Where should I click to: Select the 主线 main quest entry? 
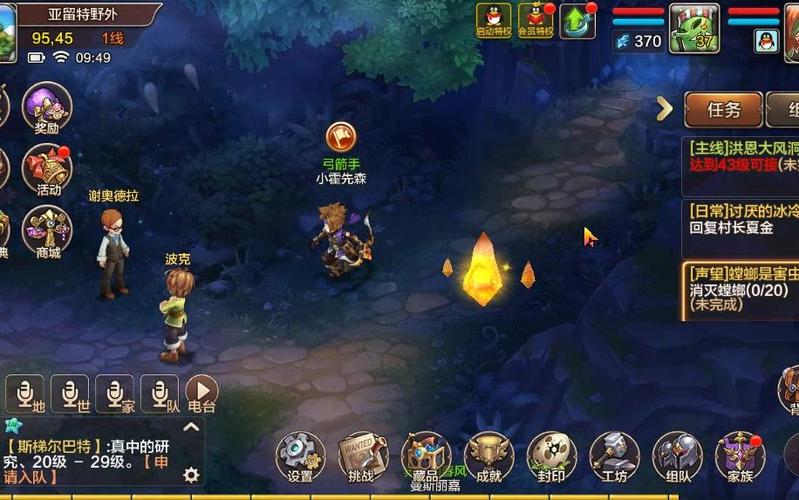click(x=742, y=155)
